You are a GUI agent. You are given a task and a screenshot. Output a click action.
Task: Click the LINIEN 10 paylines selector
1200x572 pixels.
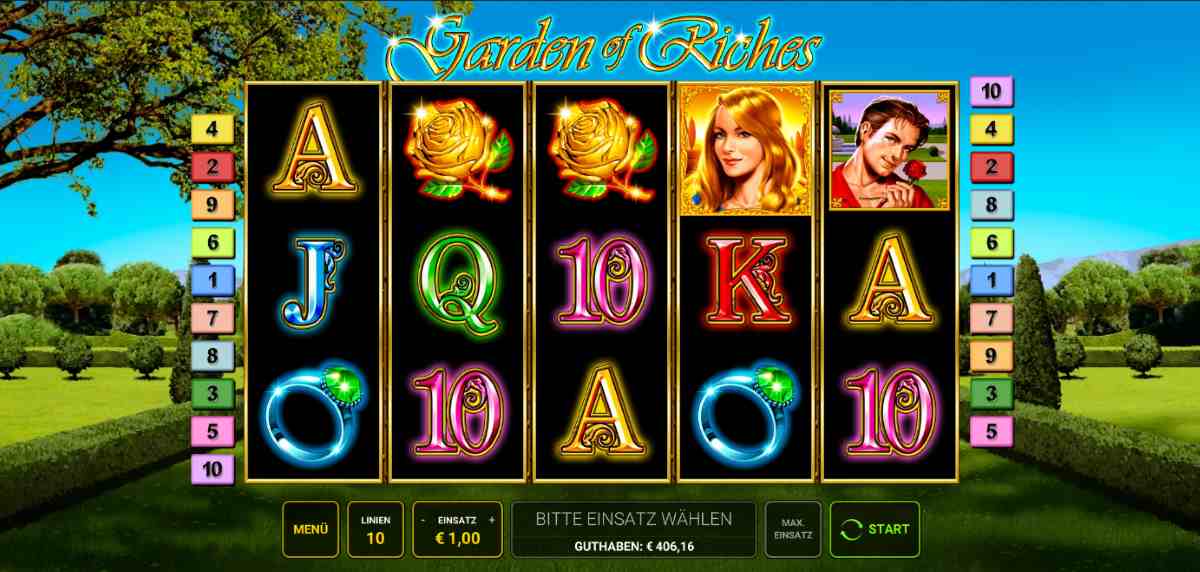point(376,529)
